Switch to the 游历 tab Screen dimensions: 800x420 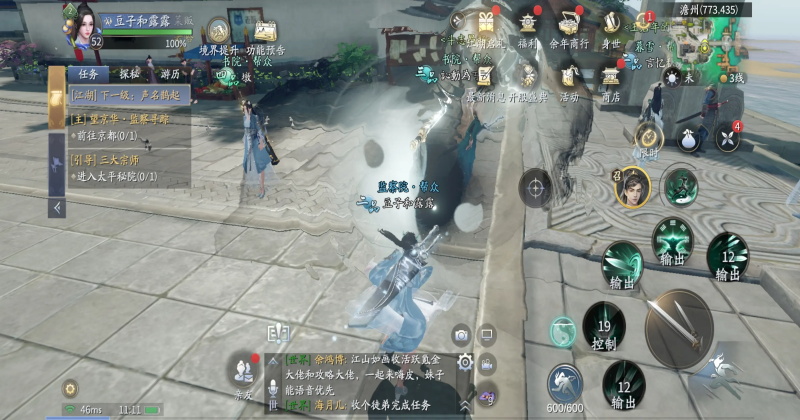[x=170, y=74]
